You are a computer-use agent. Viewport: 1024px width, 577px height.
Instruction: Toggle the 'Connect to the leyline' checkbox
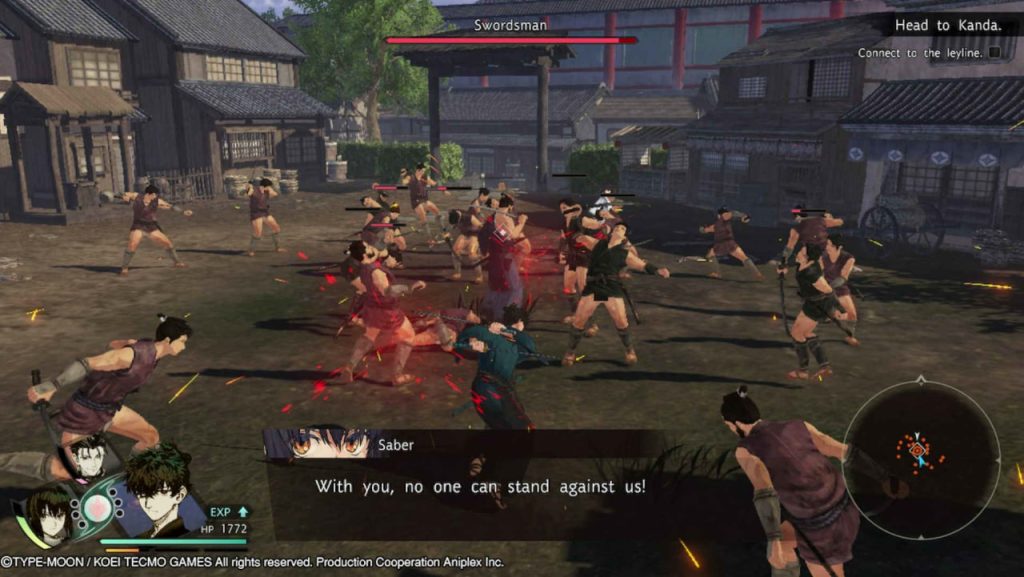[x=995, y=52]
